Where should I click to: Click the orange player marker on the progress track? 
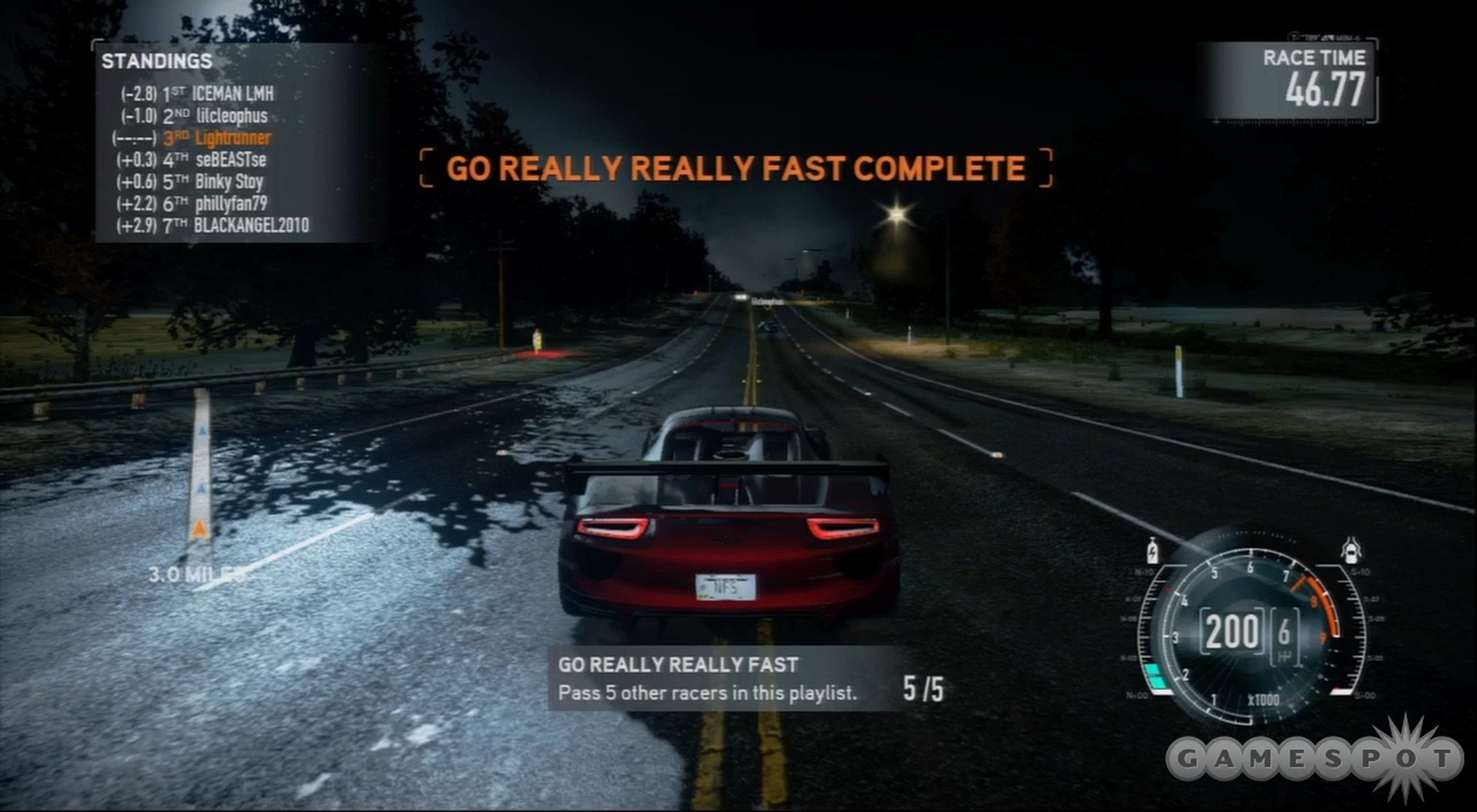(199, 527)
